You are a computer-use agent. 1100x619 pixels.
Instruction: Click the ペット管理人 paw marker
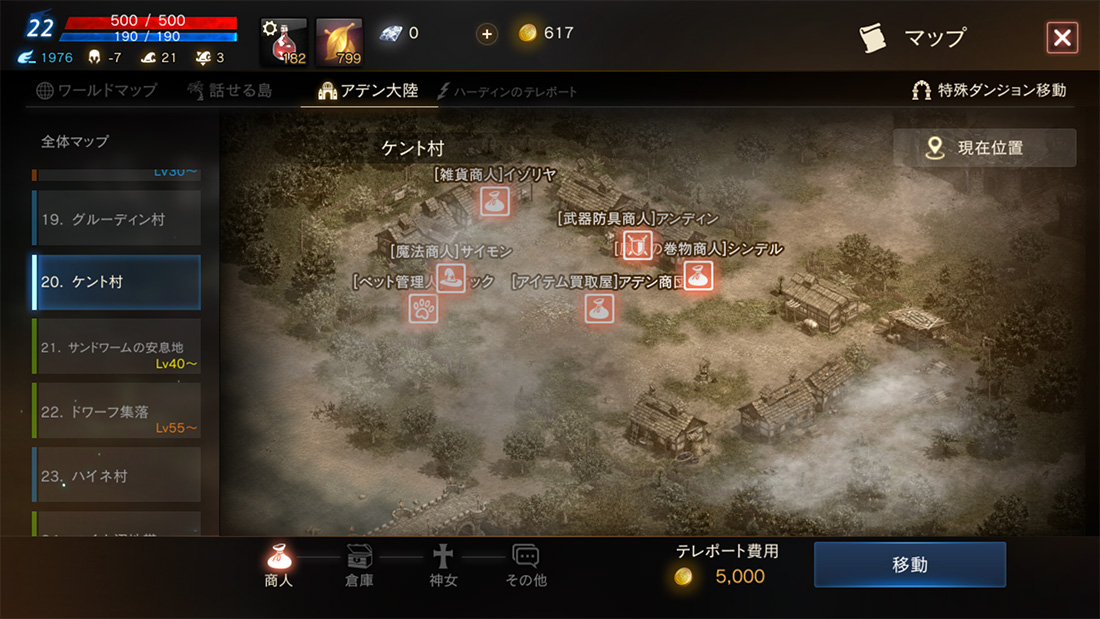click(423, 307)
